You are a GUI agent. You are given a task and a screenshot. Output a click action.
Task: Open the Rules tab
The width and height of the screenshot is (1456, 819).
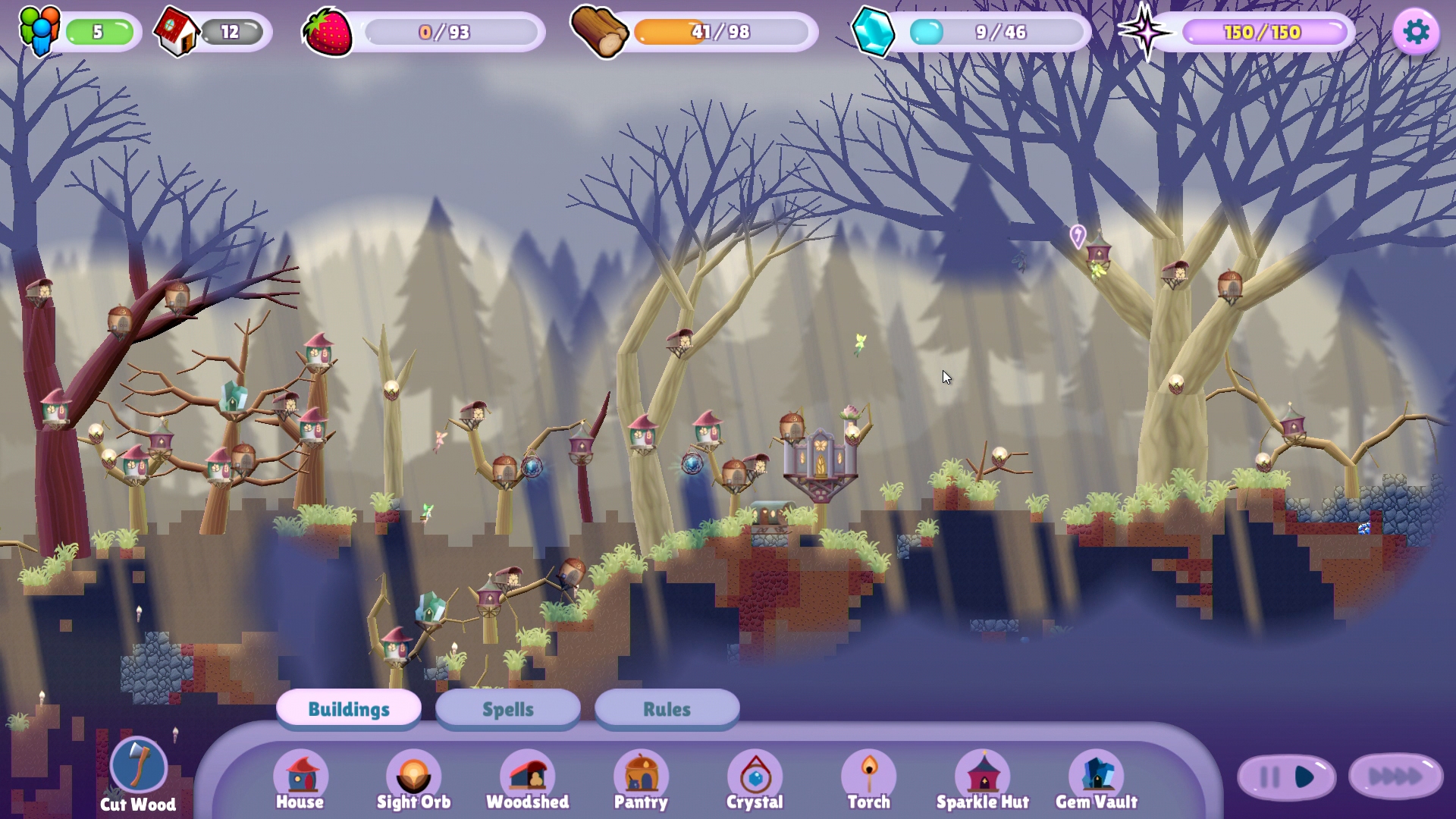click(x=666, y=709)
